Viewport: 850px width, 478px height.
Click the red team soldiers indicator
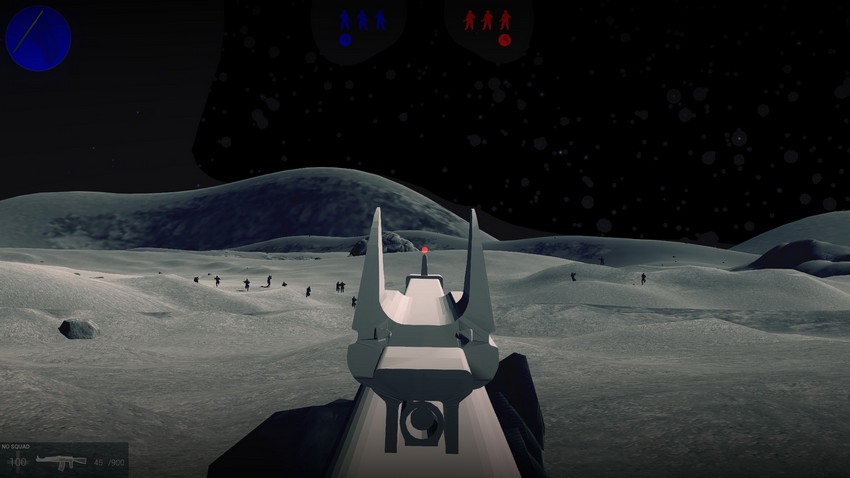[x=488, y=19]
